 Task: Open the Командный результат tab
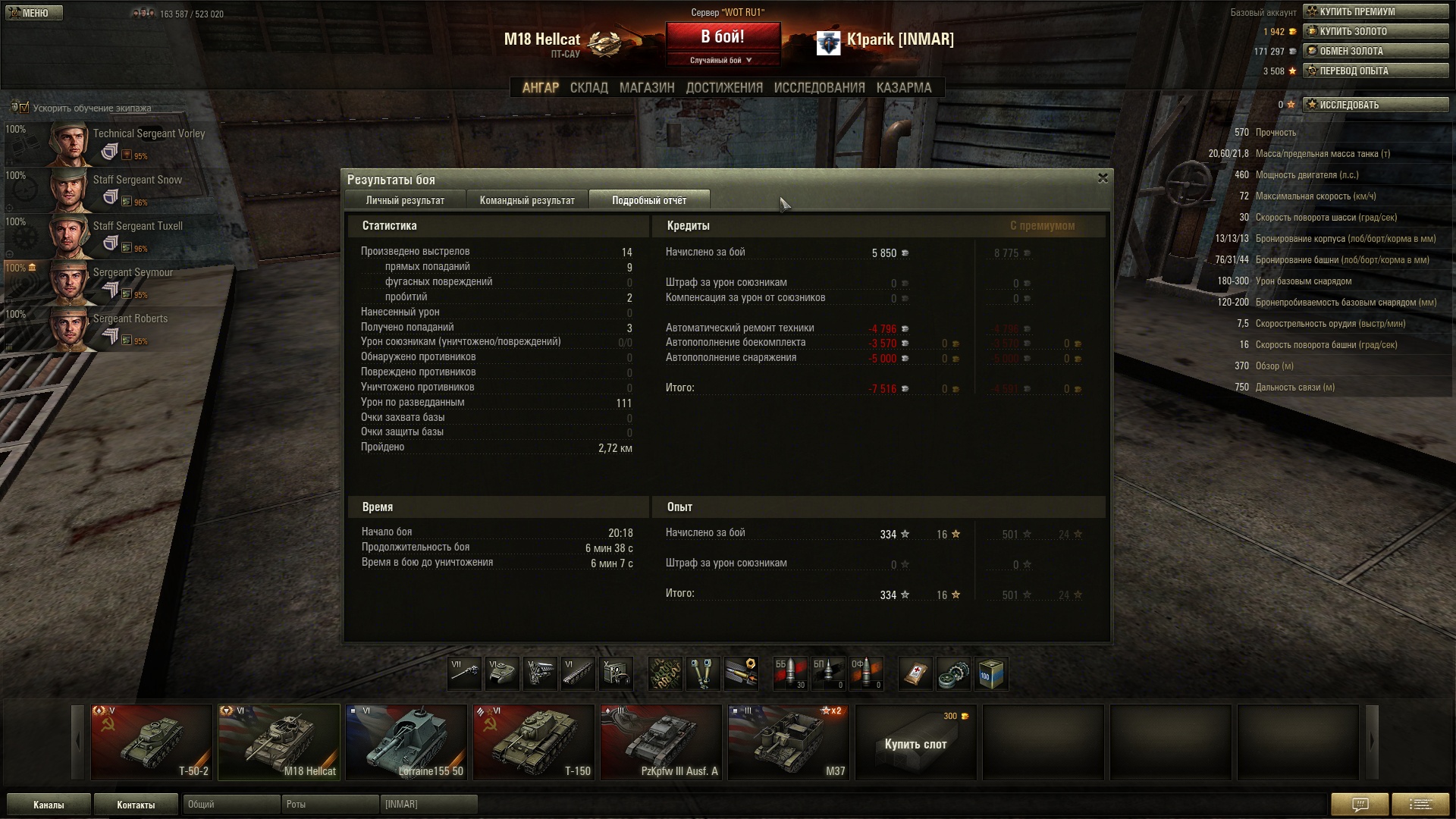[x=527, y=200]
